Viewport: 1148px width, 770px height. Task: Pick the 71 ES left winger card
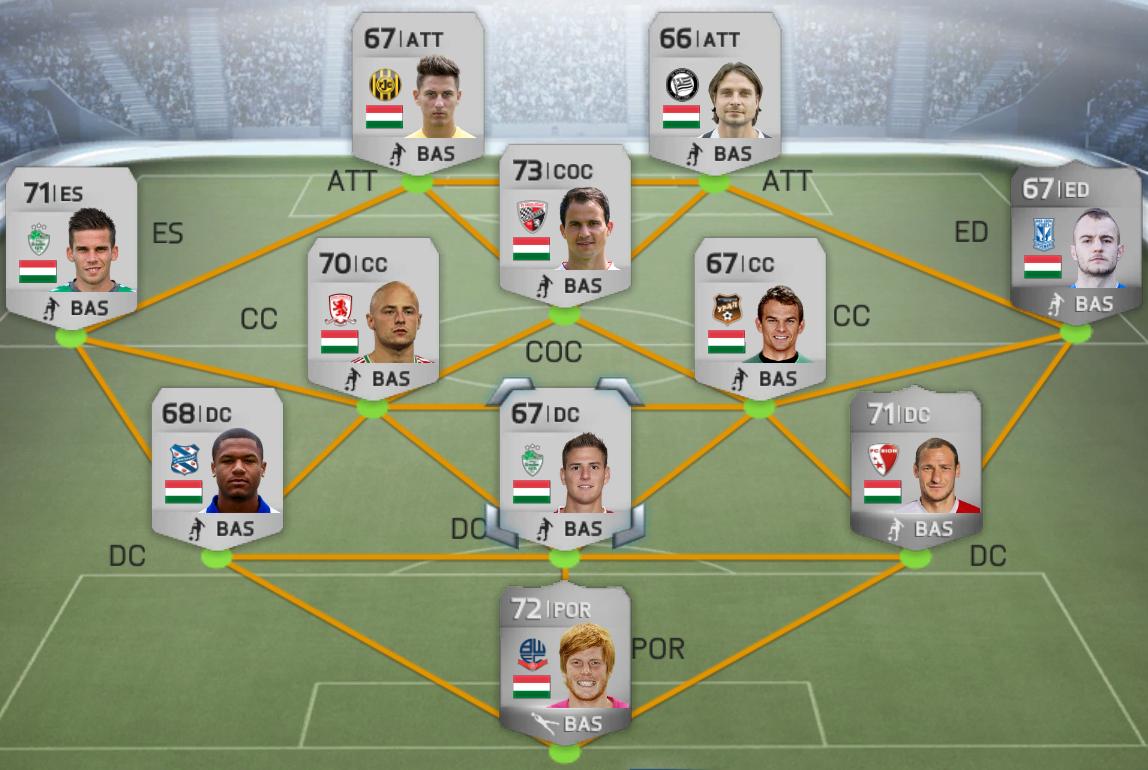click(71, 246)
